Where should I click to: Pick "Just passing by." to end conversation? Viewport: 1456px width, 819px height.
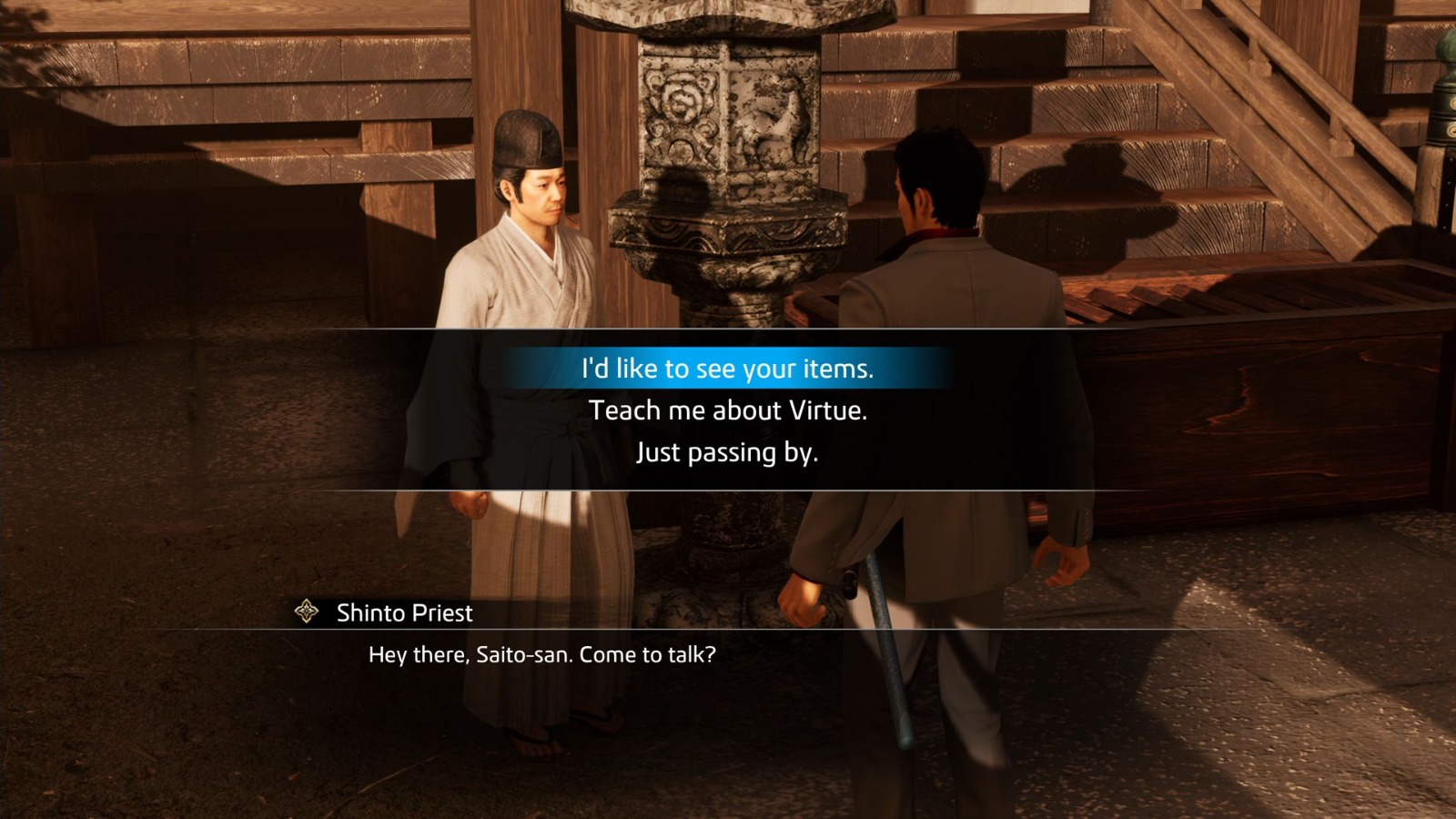pos(727,451)
